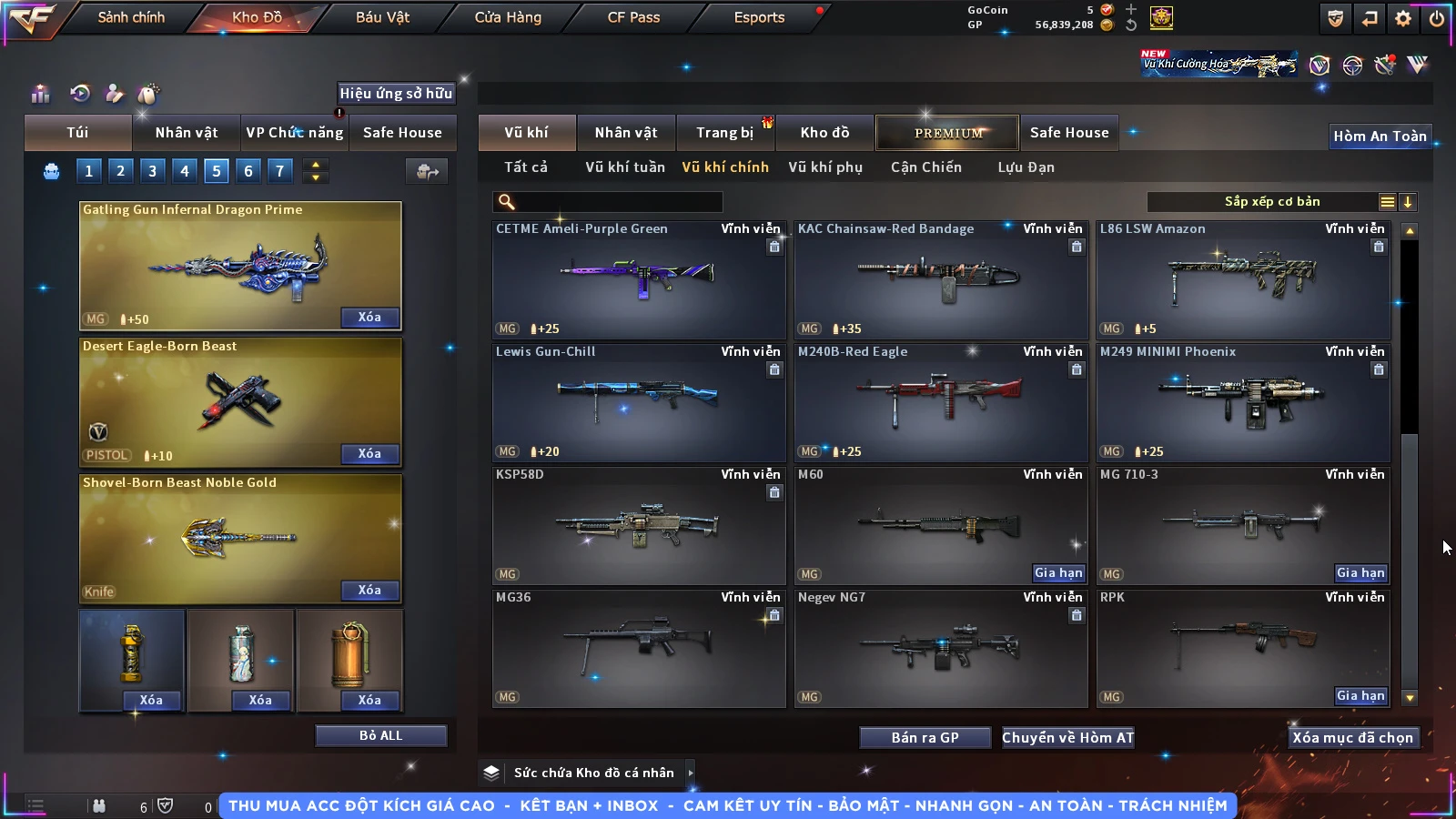Click the power exit button

pos(1437,18)
